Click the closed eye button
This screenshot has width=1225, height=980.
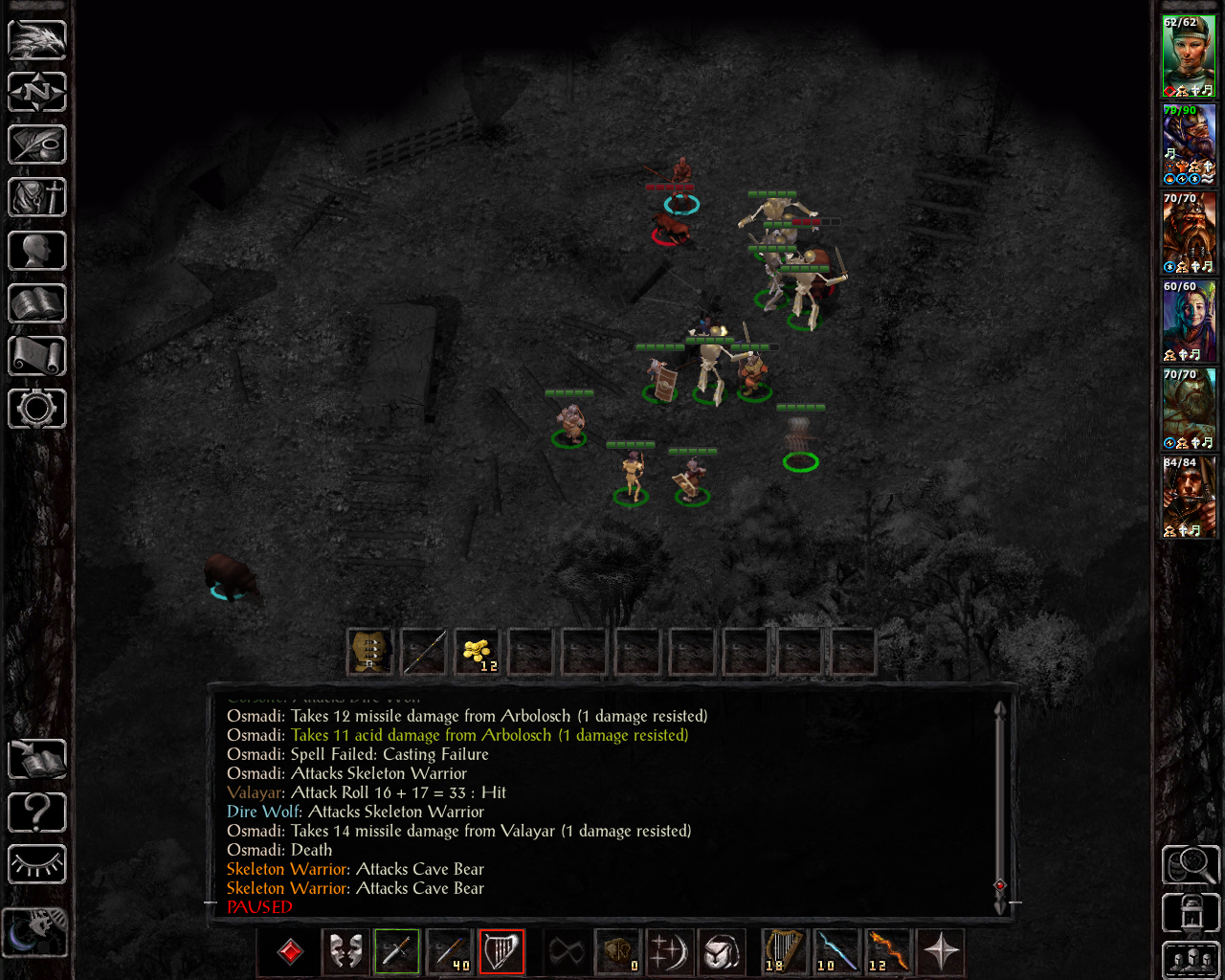tap(37, 864)
